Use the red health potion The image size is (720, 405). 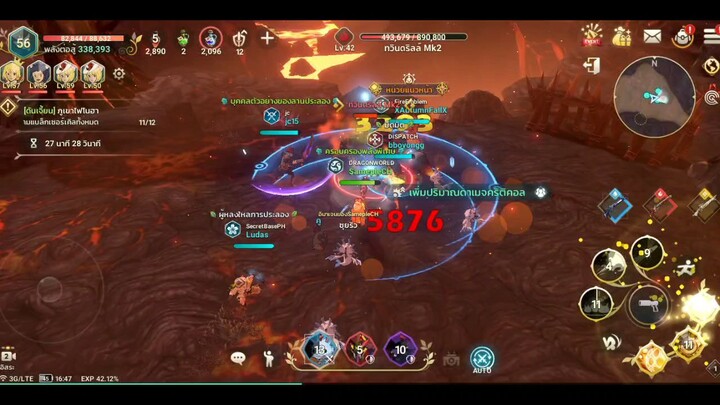tap(155, 40)
